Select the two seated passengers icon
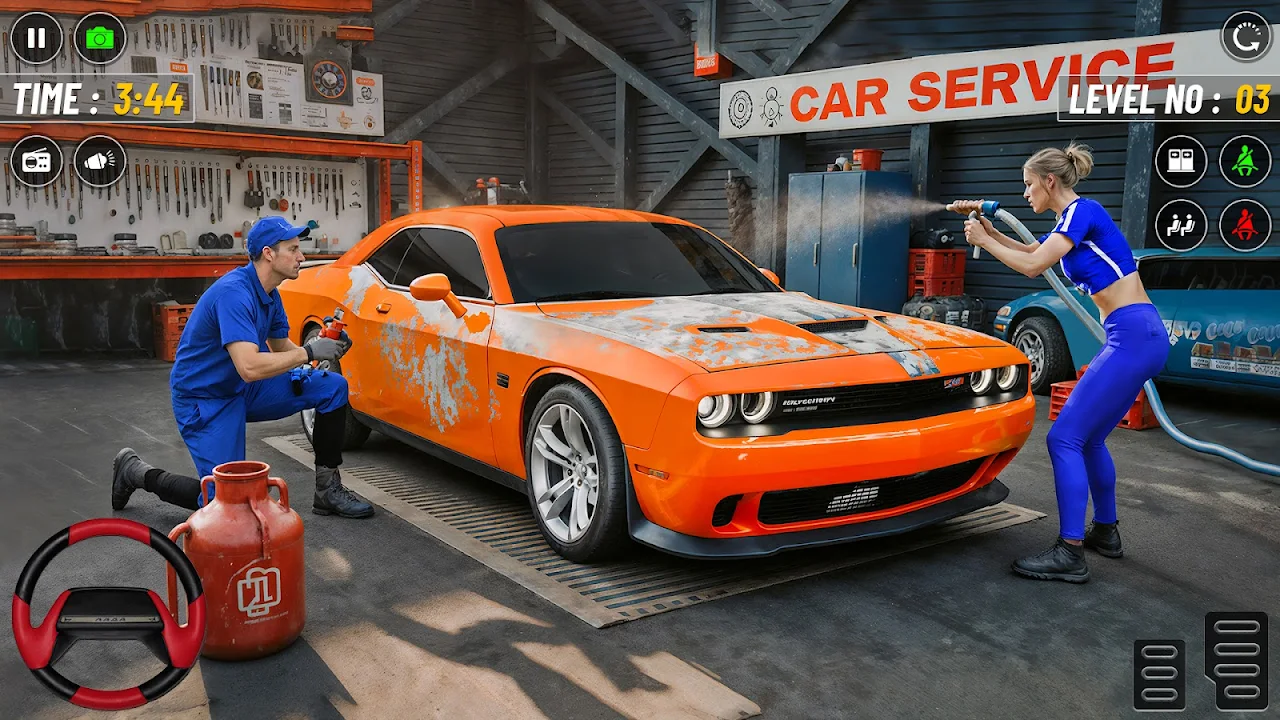 pyautogui.click(x=1181, y=225)
